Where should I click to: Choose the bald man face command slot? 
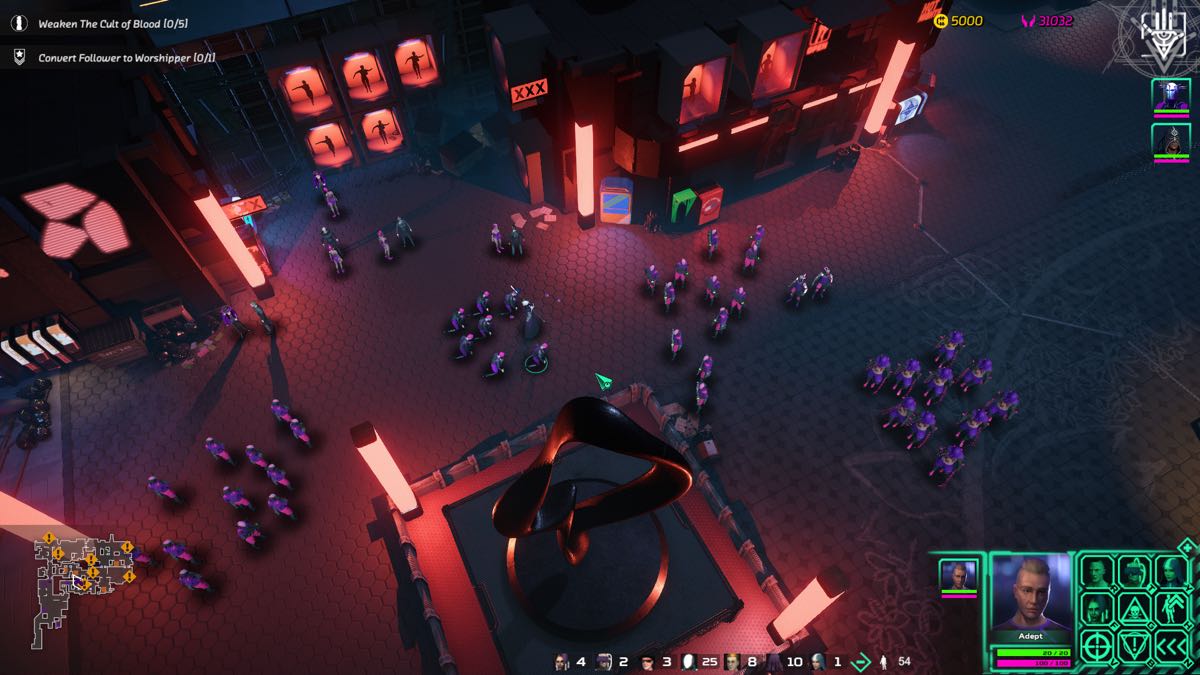pyautogui.click(x=1097, y=572)
